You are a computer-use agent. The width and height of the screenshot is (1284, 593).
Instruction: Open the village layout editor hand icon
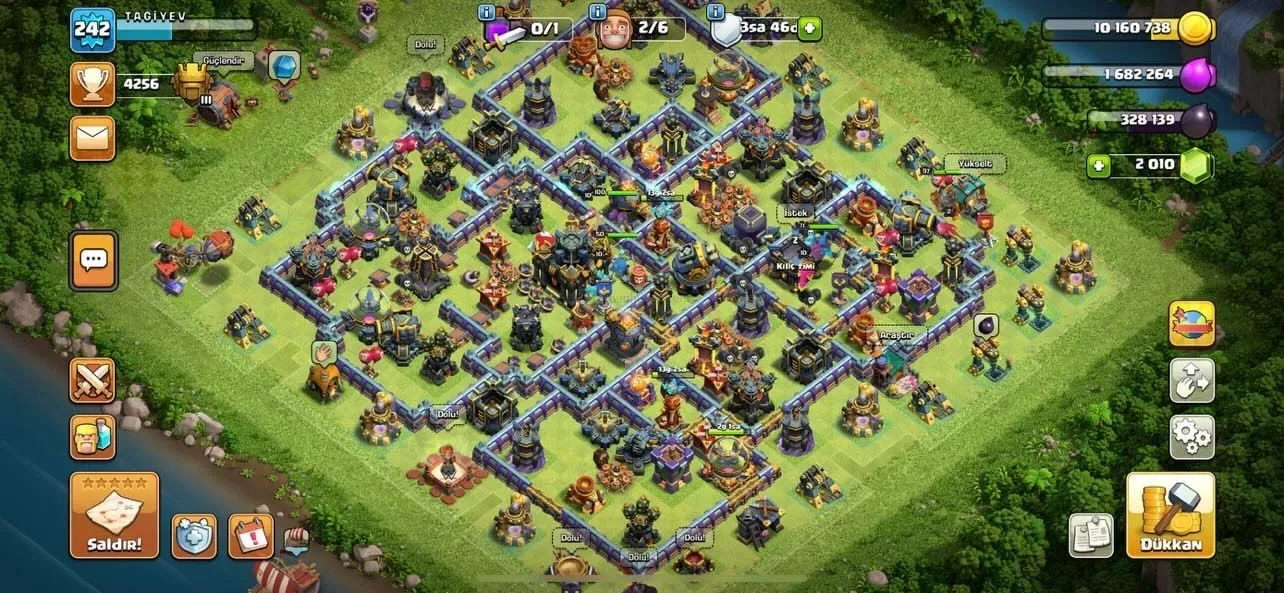[1192, 380]
